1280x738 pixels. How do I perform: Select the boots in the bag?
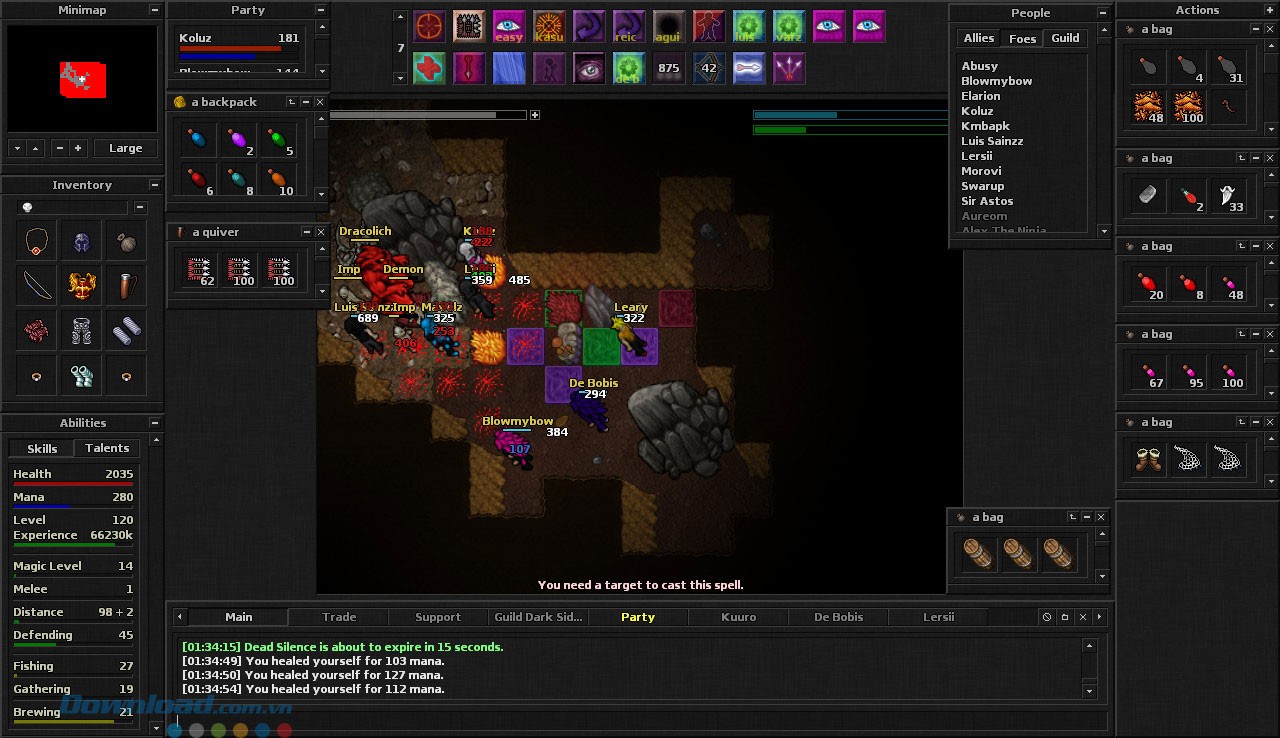tap(1148, 459)
